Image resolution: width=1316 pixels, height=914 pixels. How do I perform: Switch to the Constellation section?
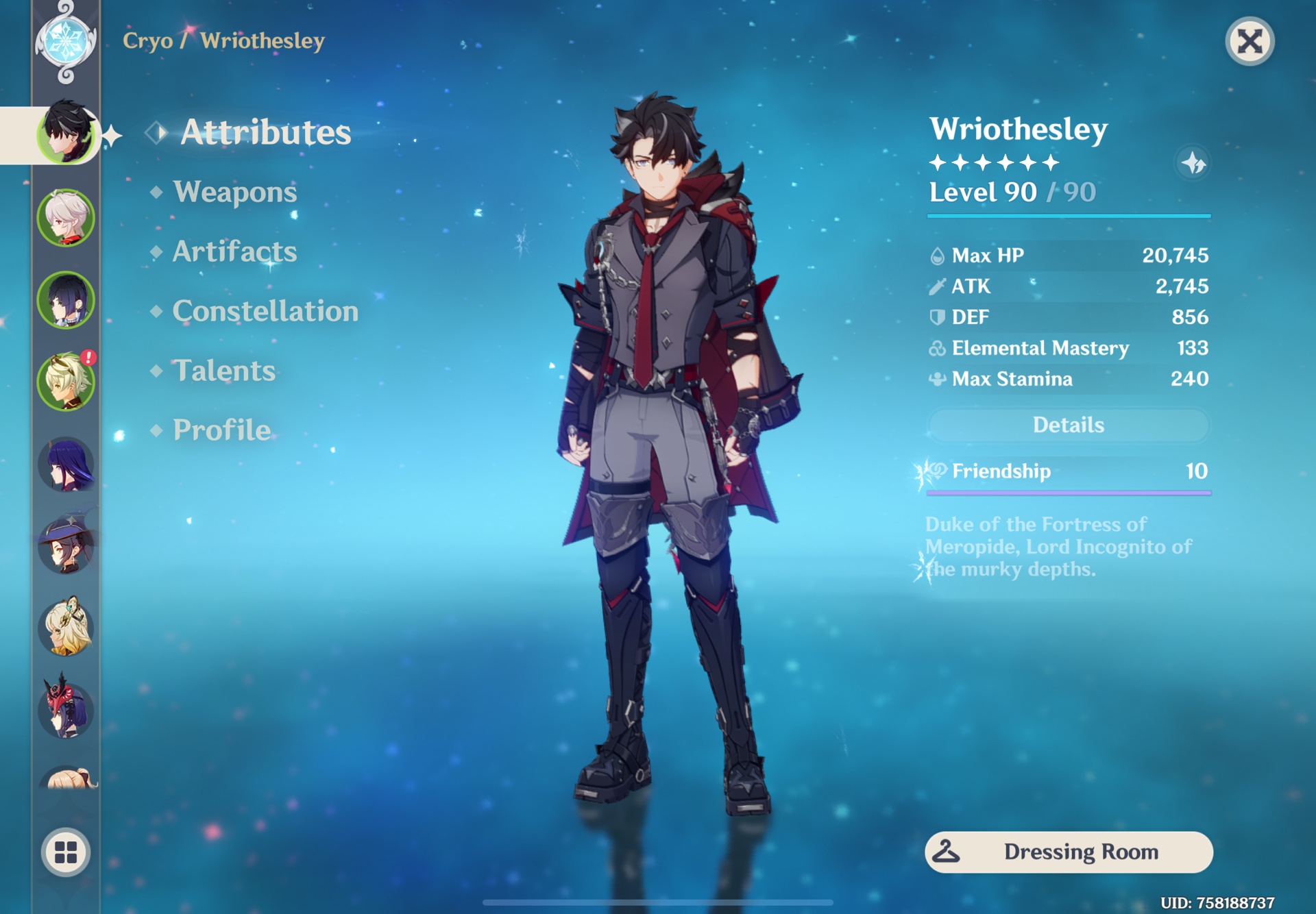265,312
